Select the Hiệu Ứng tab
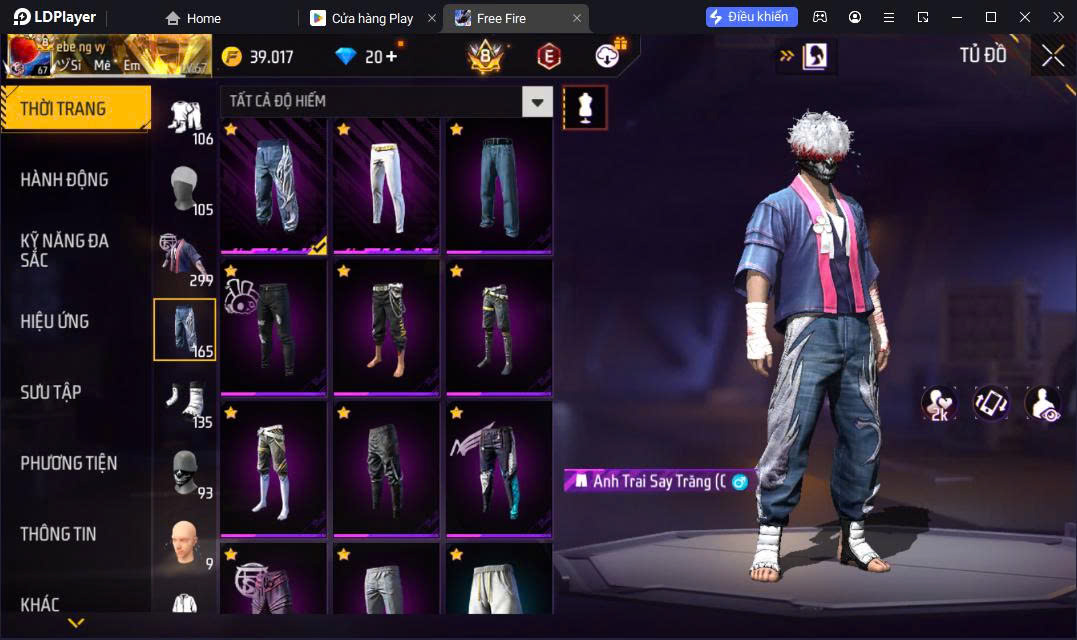 [x=55, y=322]
